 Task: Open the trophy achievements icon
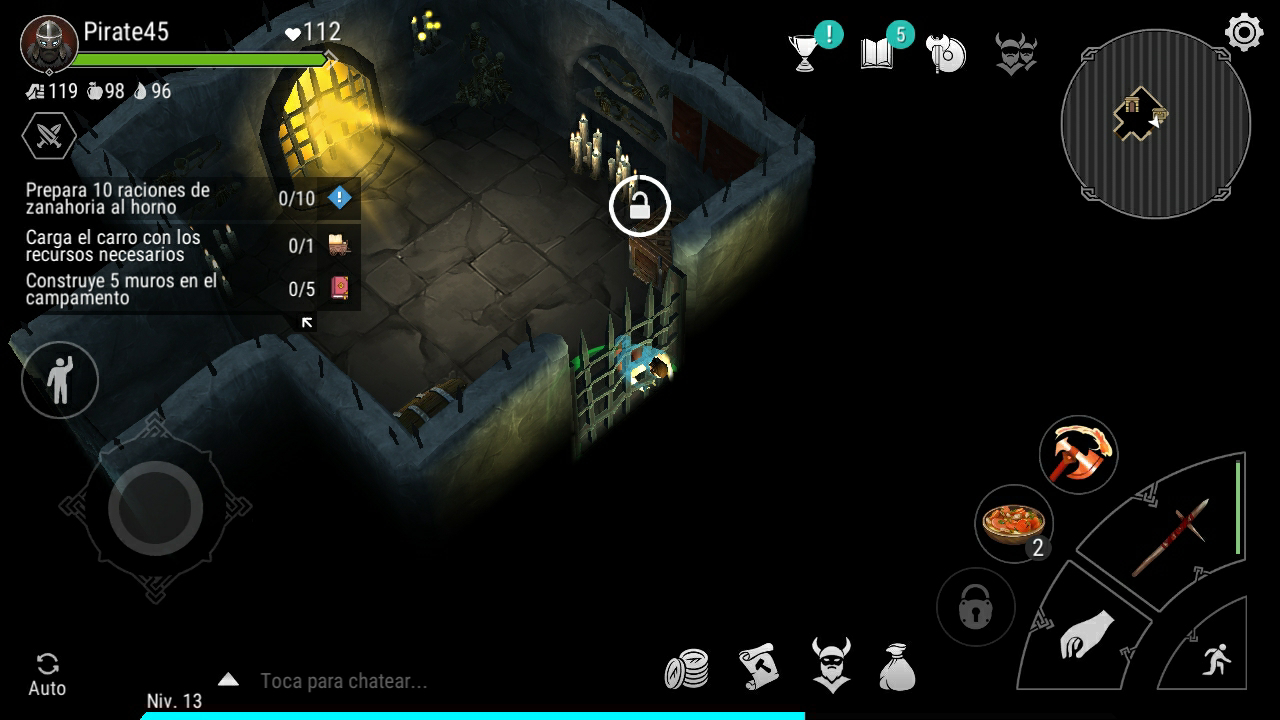click(806, 54)
